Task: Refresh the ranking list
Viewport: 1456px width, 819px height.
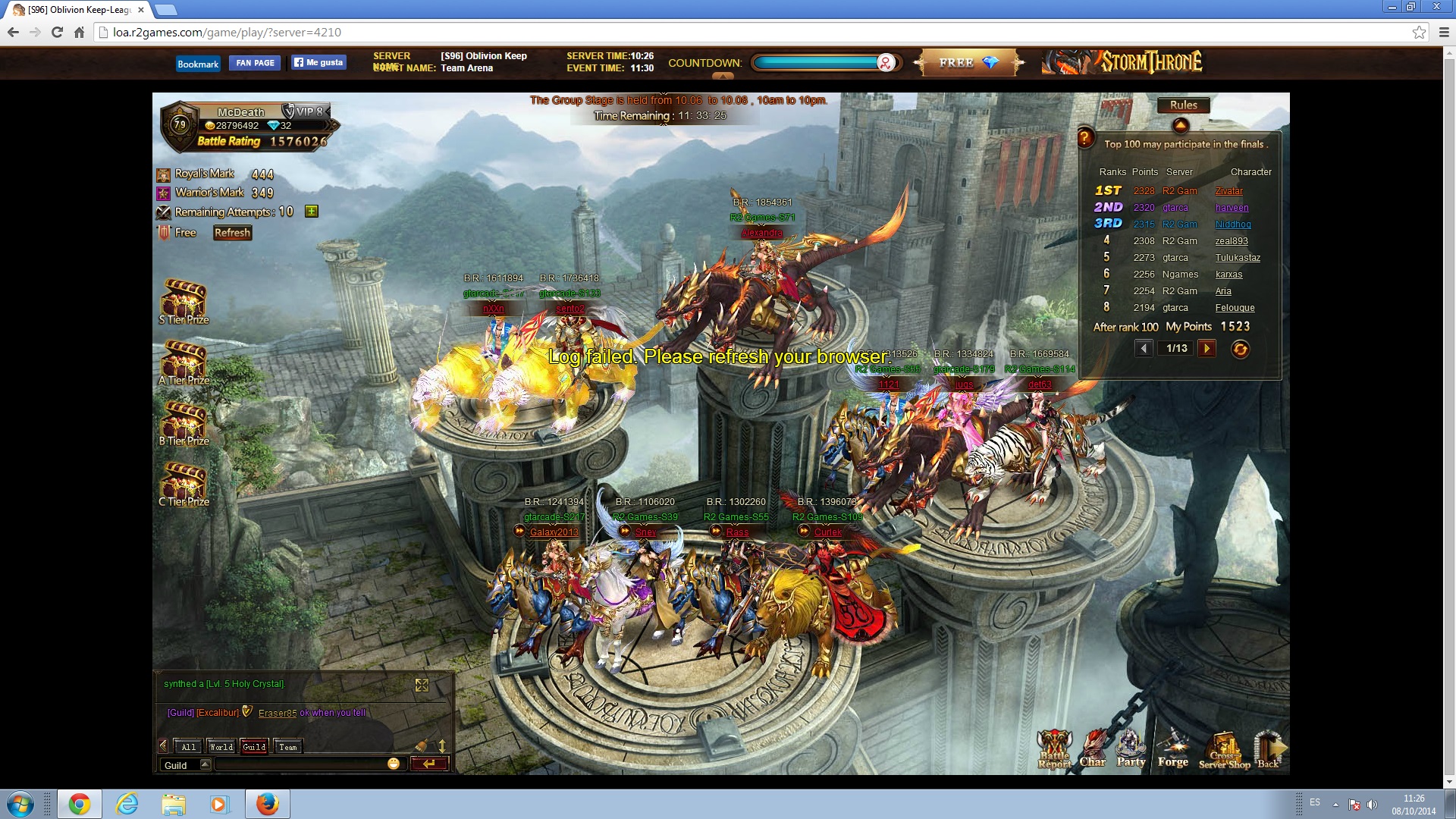Action: coord(1240,349)
